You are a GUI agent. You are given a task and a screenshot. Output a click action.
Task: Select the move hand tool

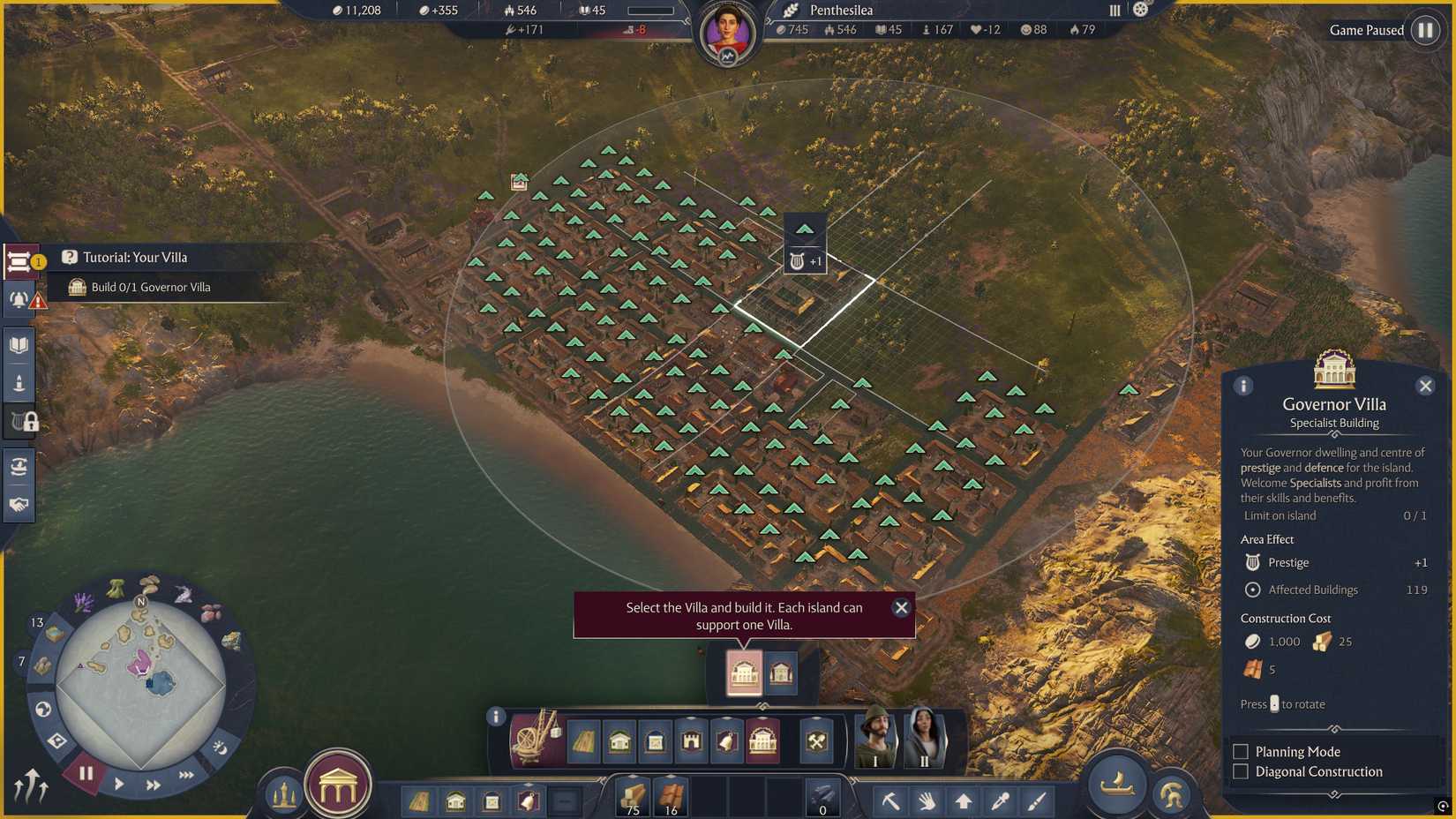coord(927,800)
